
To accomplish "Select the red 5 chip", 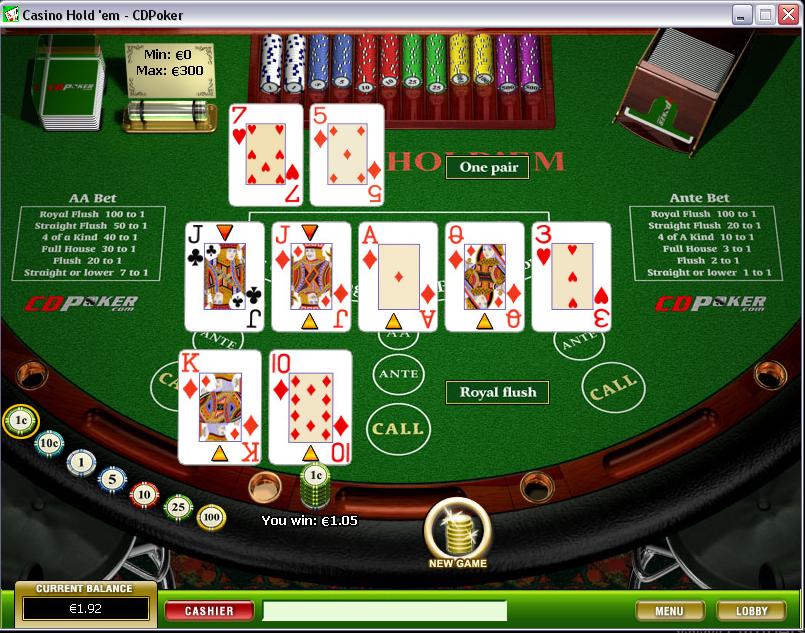I will pyautogui.click(x=113, y=479).
